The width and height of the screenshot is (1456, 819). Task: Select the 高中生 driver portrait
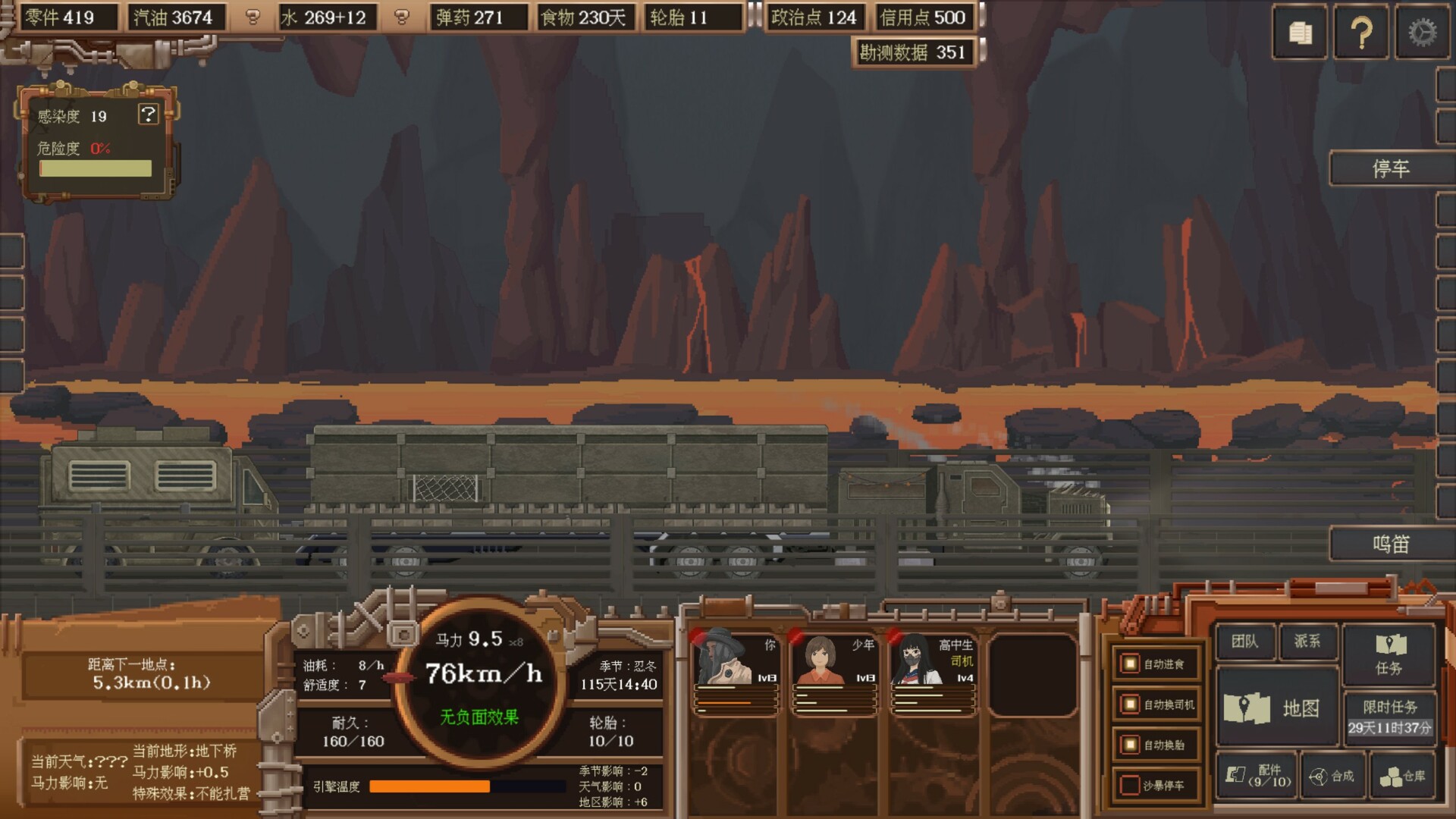[933, 671]
